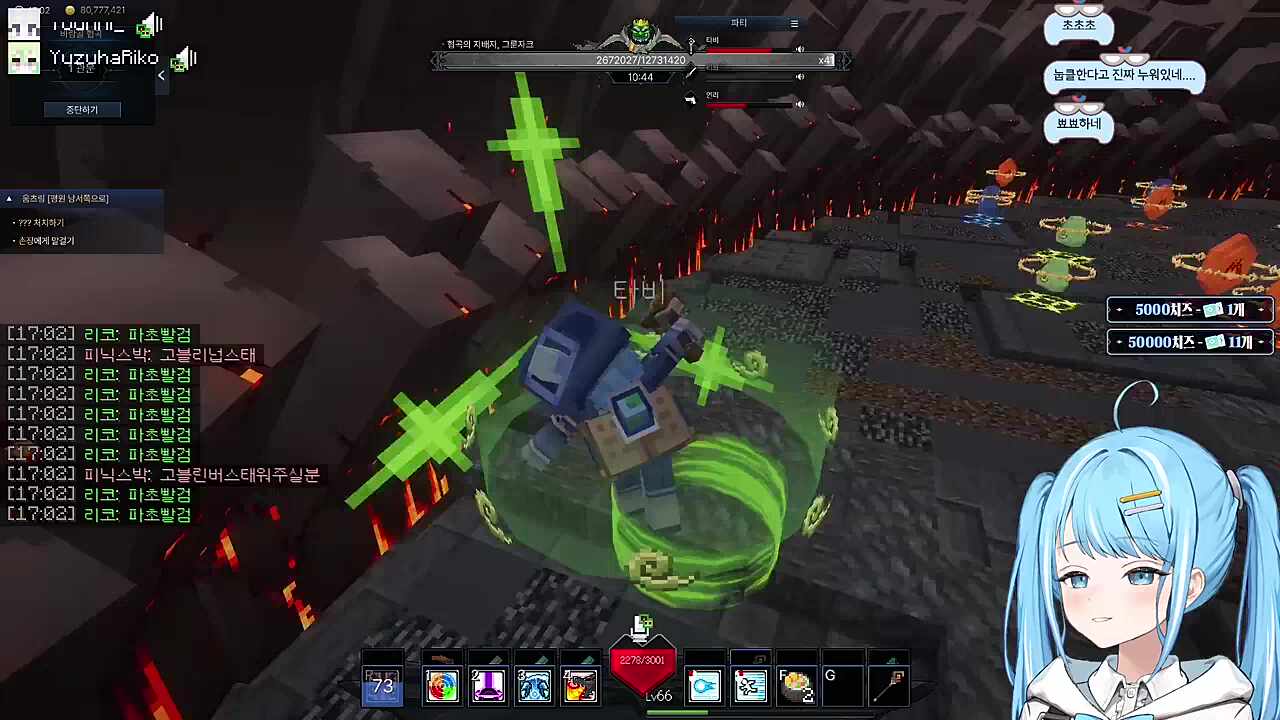Click the 5000치즈 donation reward banner
Viewport: 1280px width, 720px height.
tap(1190, 310)
